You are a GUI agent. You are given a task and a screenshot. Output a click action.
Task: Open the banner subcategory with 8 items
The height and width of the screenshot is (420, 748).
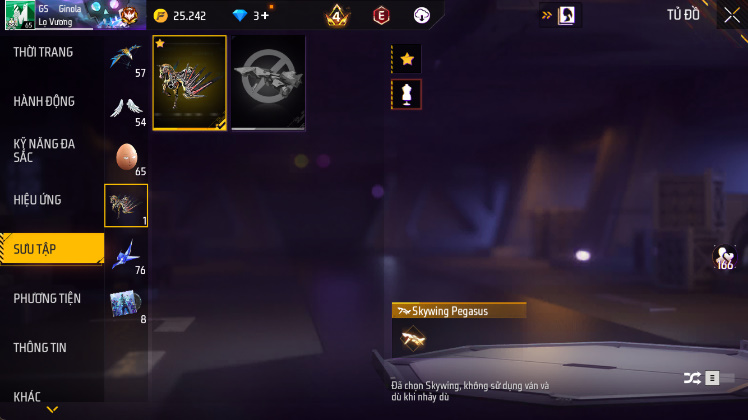tap(126, 304)
